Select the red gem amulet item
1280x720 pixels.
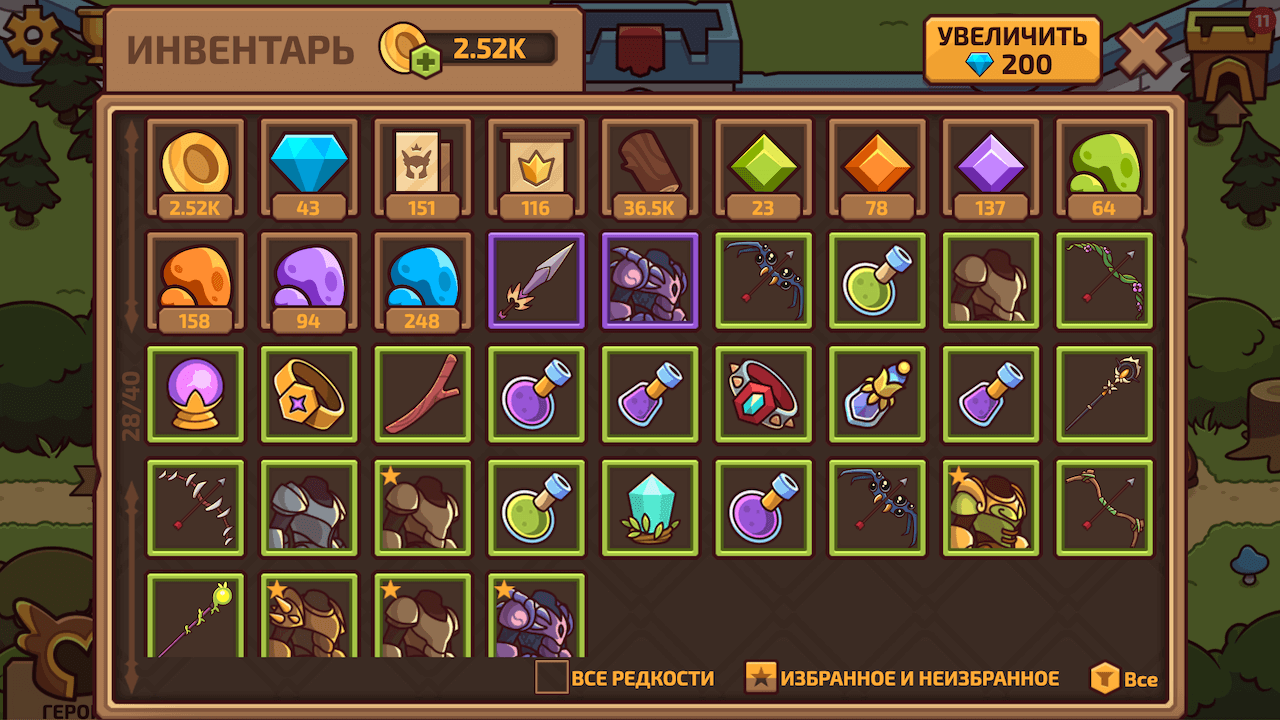point(763,394)
